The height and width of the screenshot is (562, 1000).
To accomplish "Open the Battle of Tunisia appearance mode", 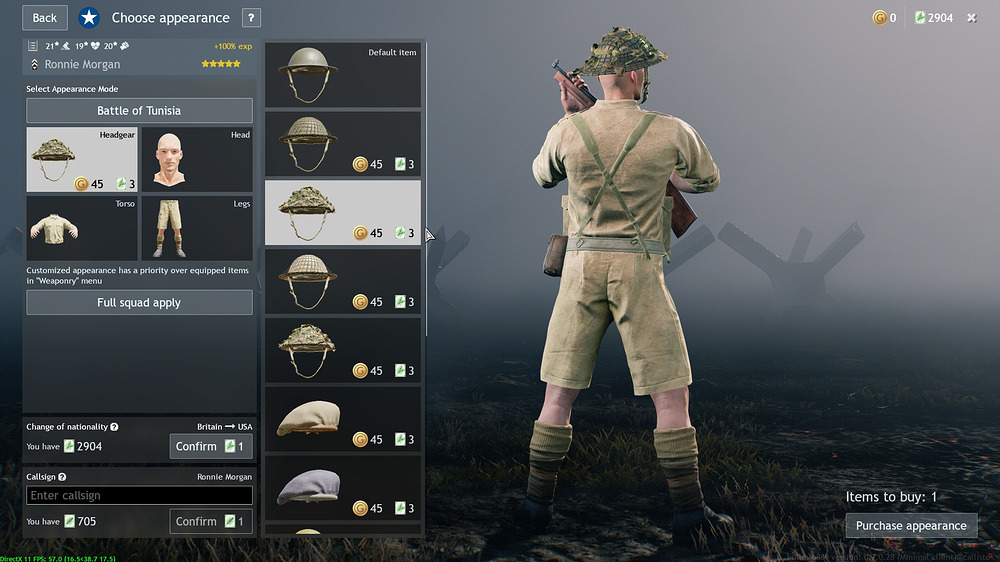I will coord(139,111).
